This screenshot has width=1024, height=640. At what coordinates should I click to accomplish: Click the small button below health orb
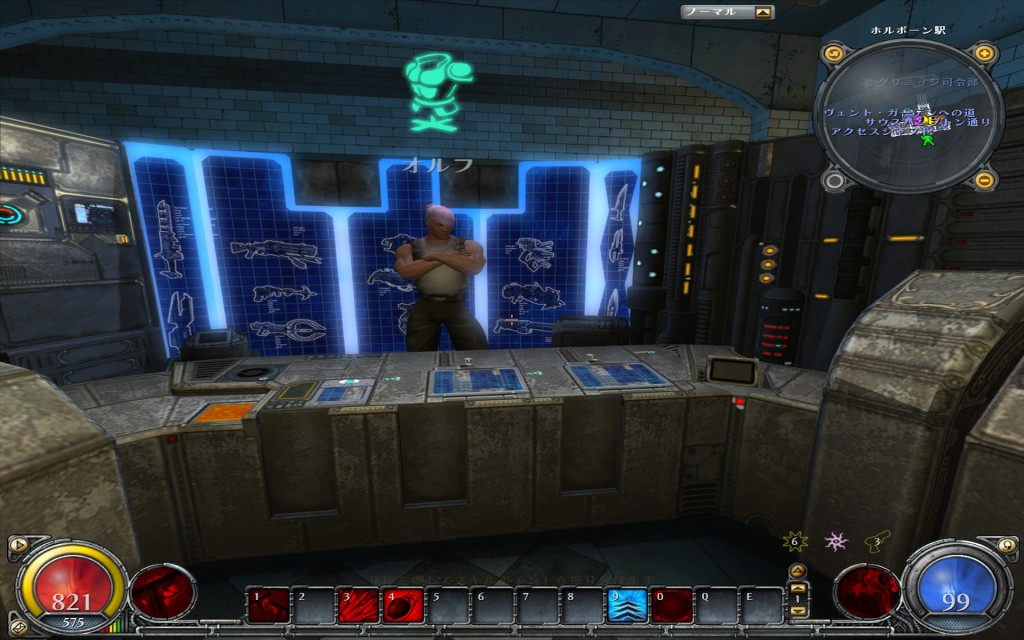click(x=17, y=628)
